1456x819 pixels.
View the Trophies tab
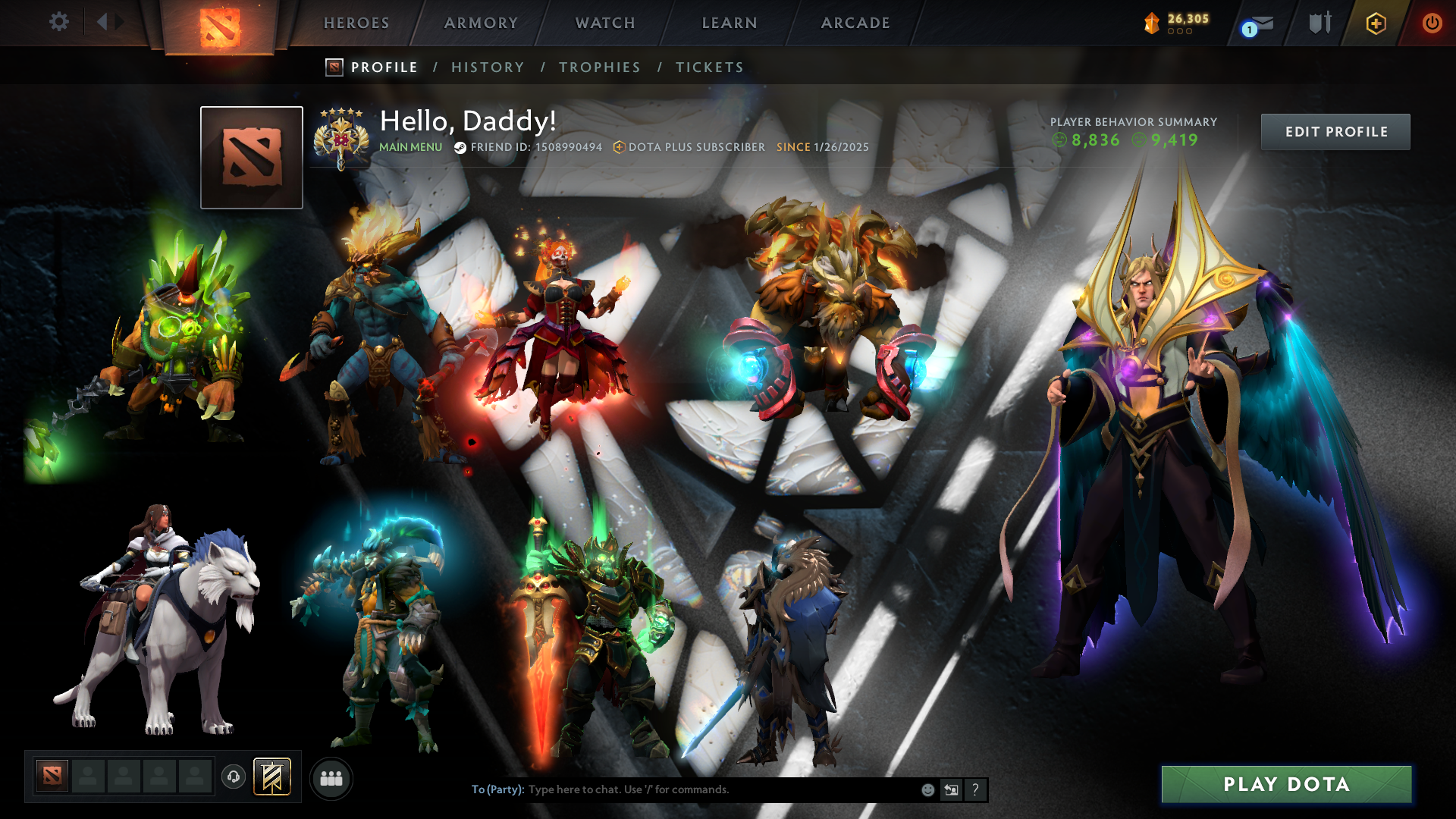point(600,67)
